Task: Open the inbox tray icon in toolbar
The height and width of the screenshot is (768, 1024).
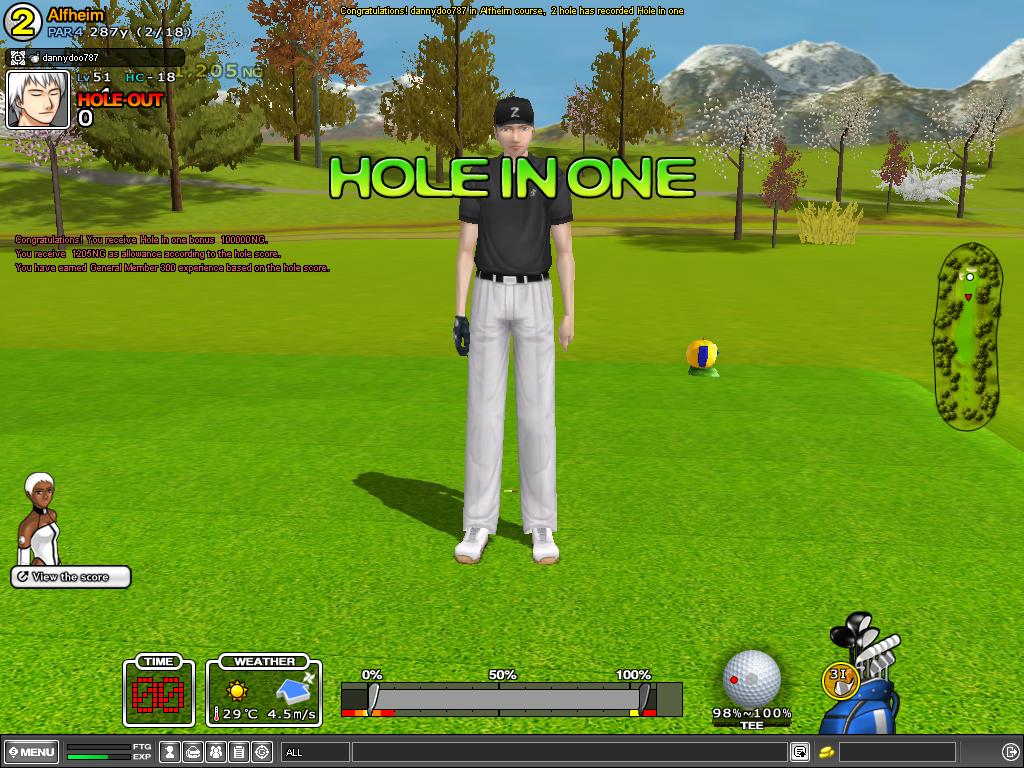Action: [193, 752]
